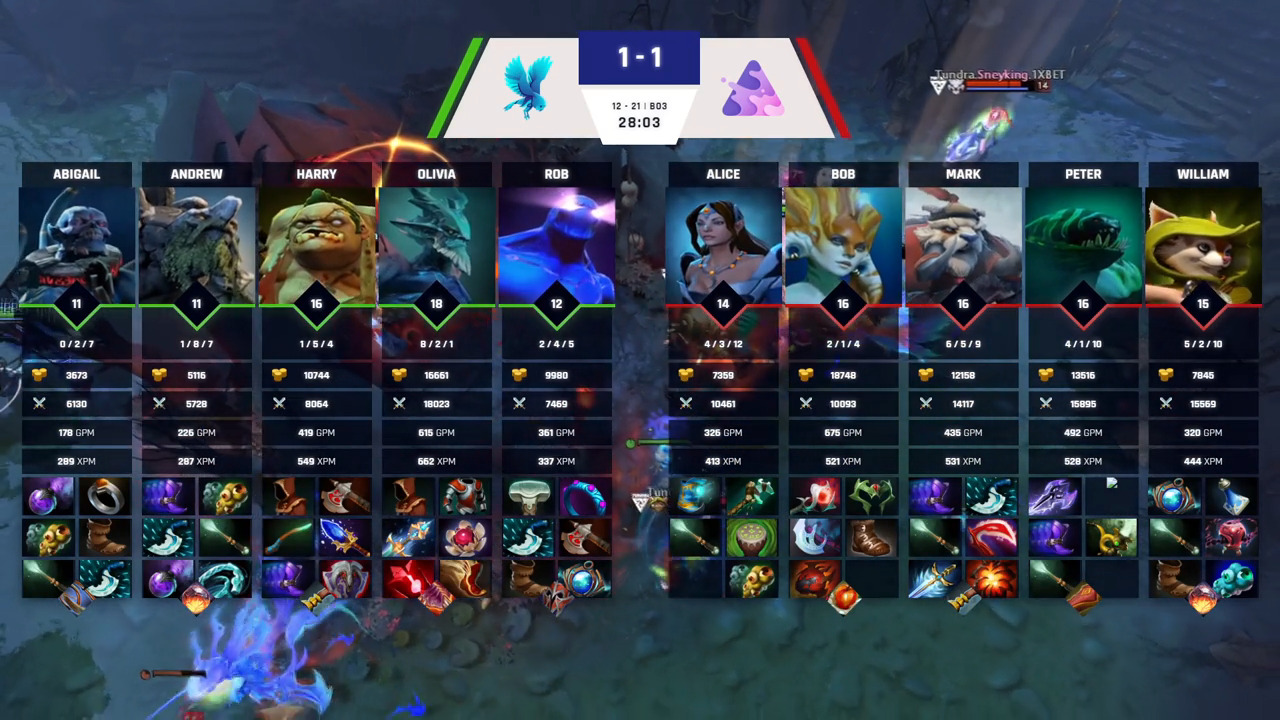Select the MARK player name header
The height and width of the screenshot is (720, 1280).
tap(963, 174)
